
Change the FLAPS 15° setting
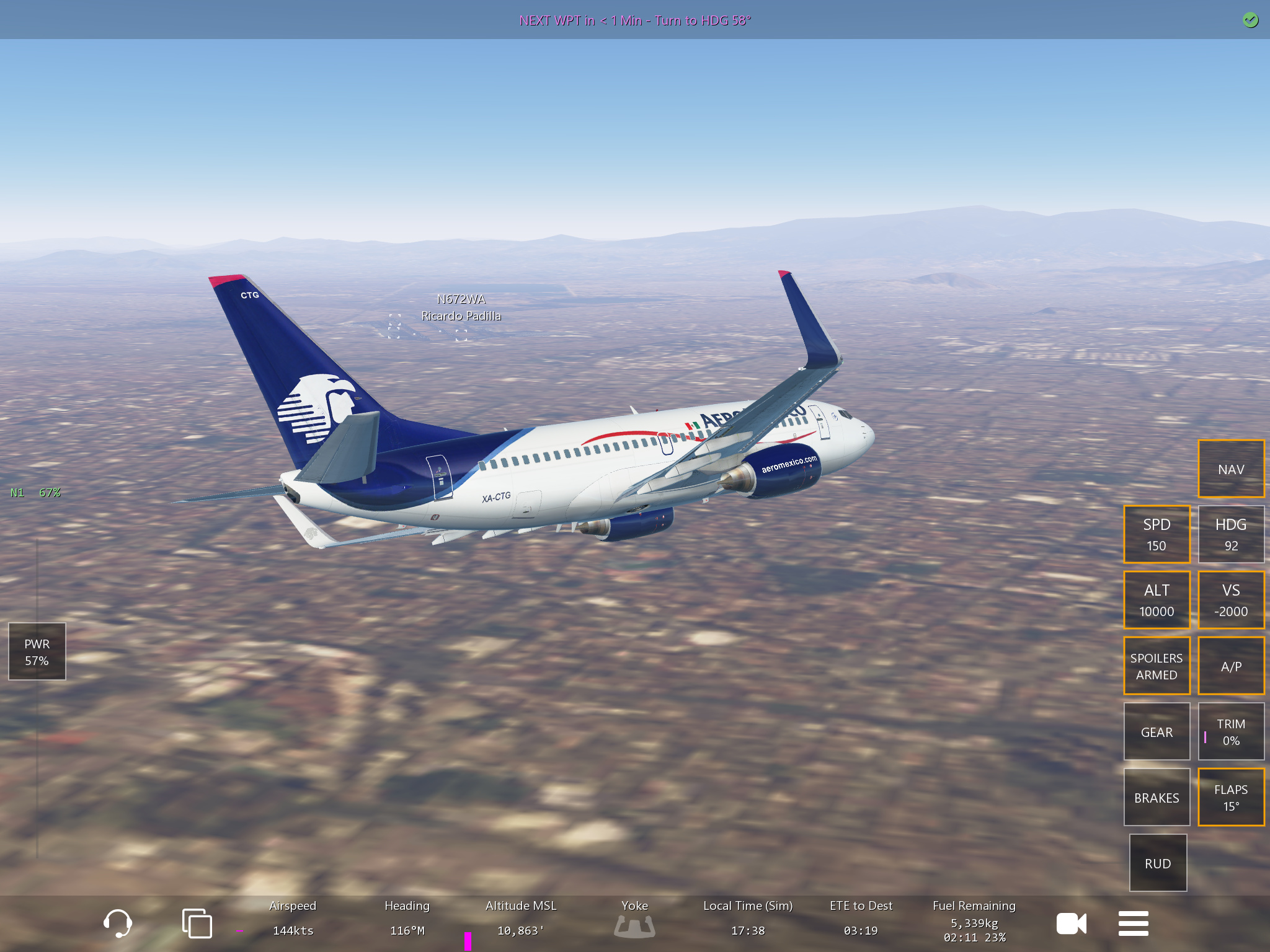[x=1230, y=797]
